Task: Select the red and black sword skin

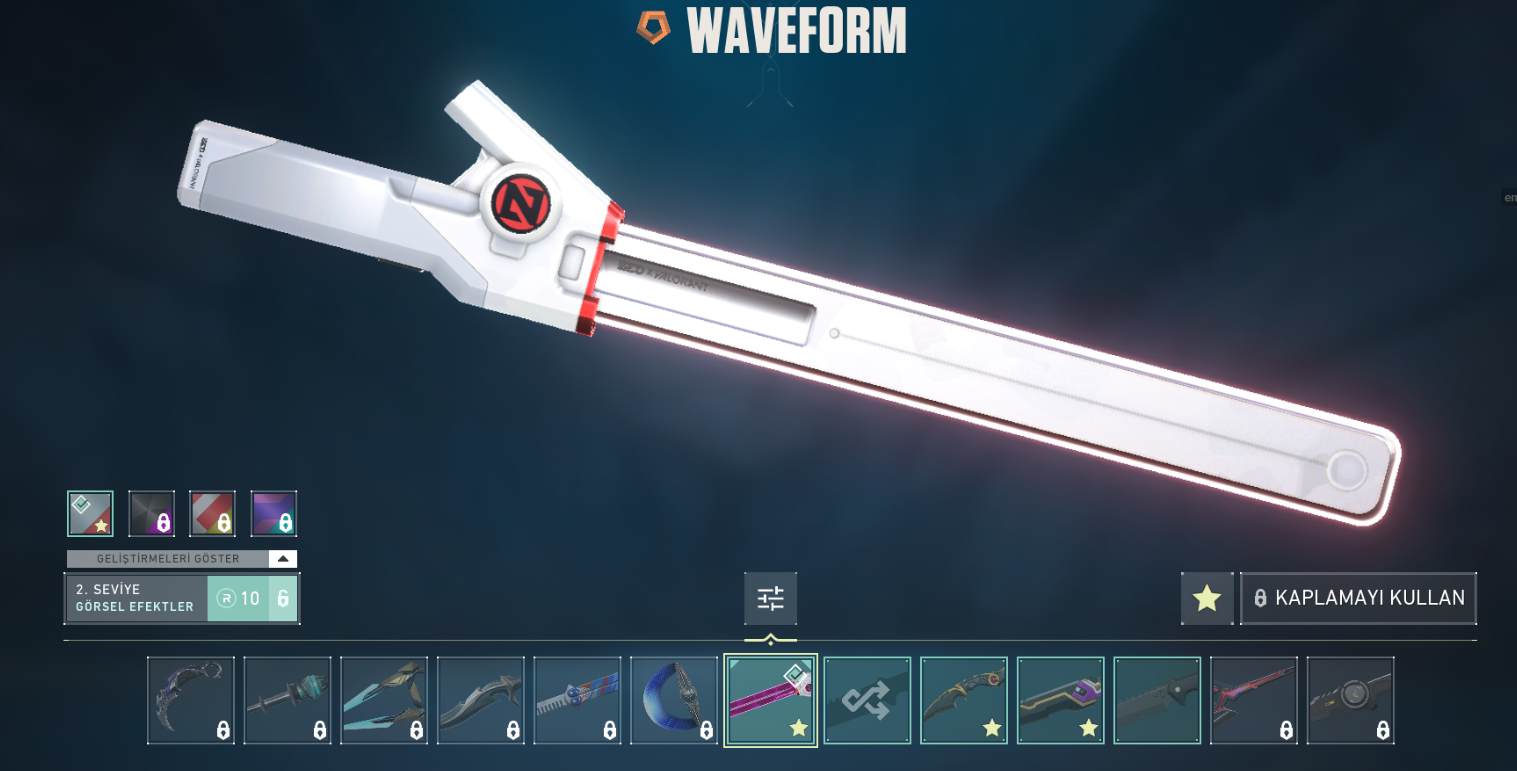Action: tap(1254, 700)
